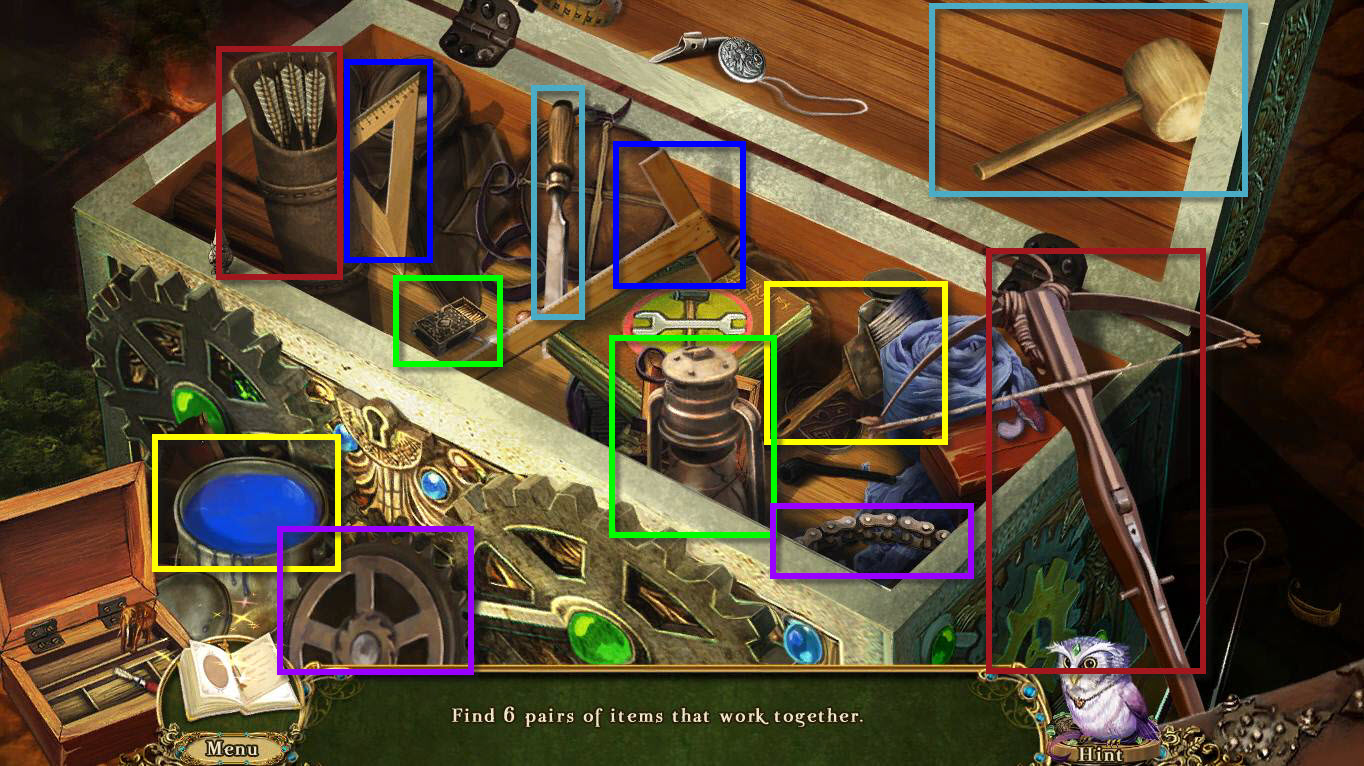Open the wooden inventory box
The width and height of the screenshot is (1364, 766).
(75, 620)
